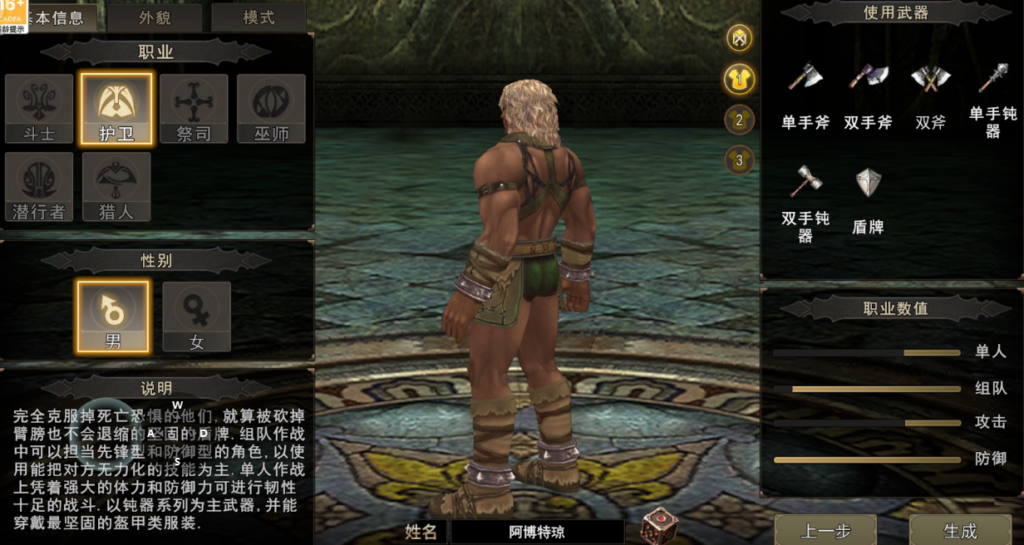1024x545 pixels.
Task: Switch to the 外貌 appearance tab
Action: click(154, 17)
